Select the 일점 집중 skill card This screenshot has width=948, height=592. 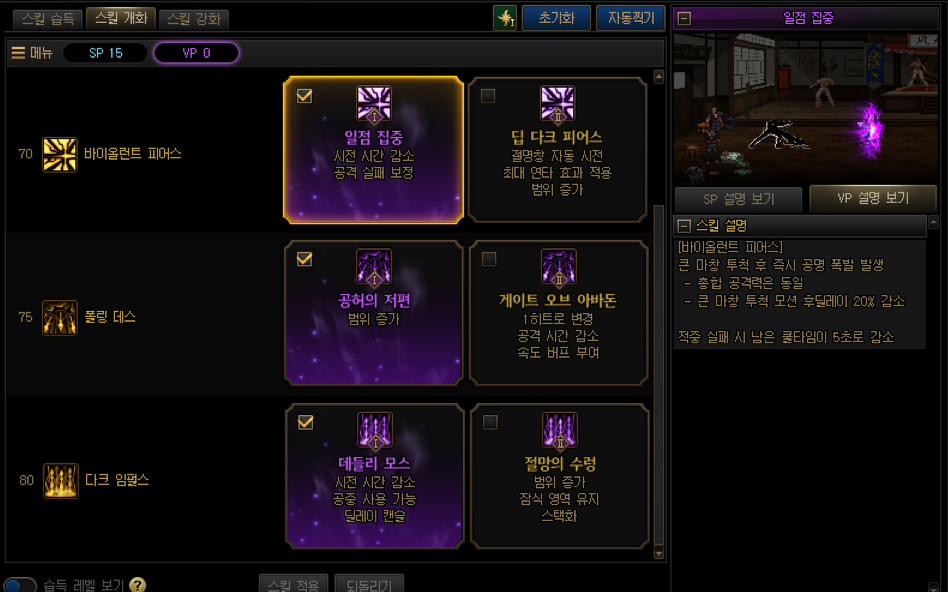pyautogui.click(x=374, y=149)
